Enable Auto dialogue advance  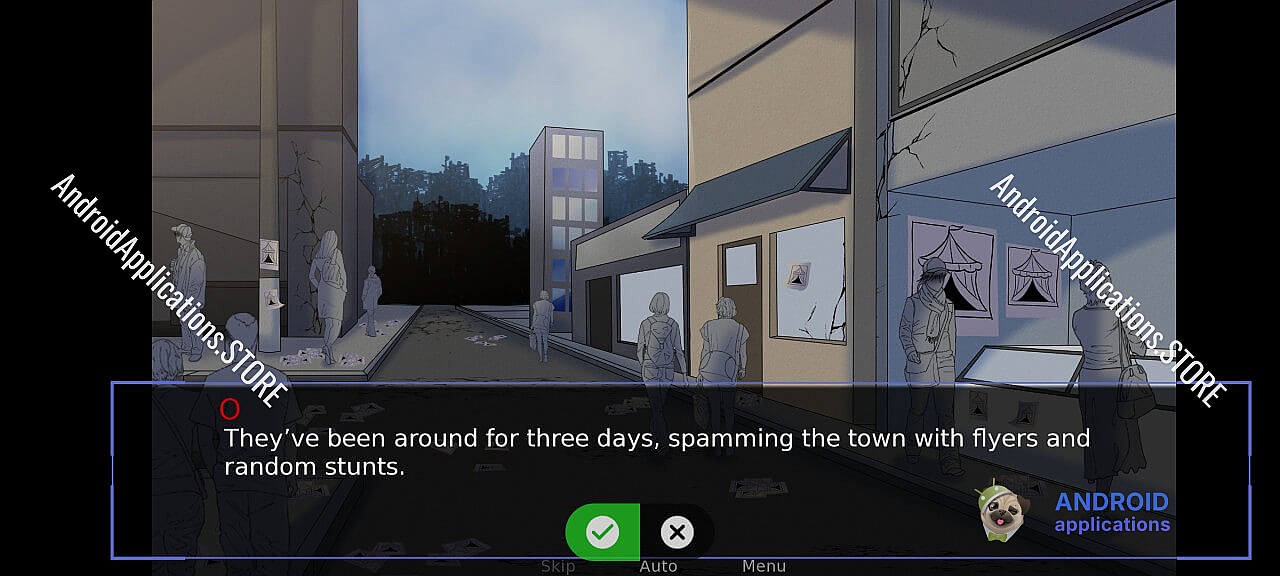click(x=658, y=566)
